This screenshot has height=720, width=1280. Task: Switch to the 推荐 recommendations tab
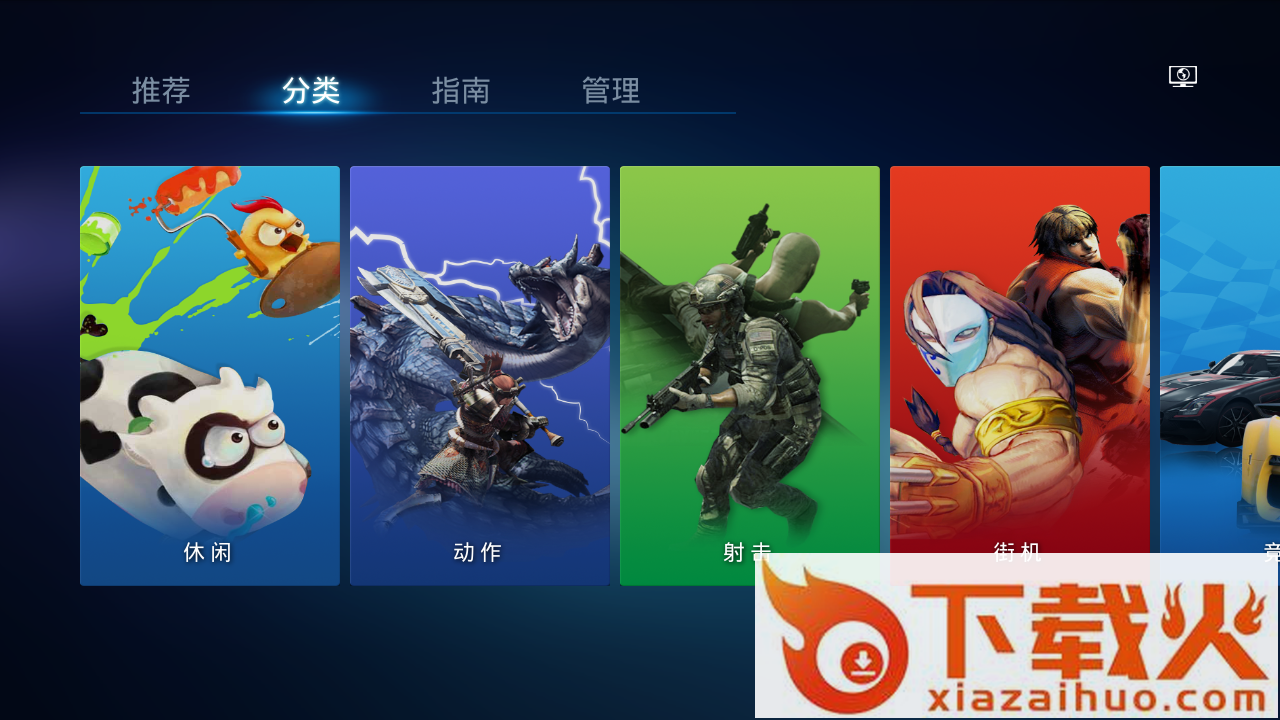[x=160, y=91]
